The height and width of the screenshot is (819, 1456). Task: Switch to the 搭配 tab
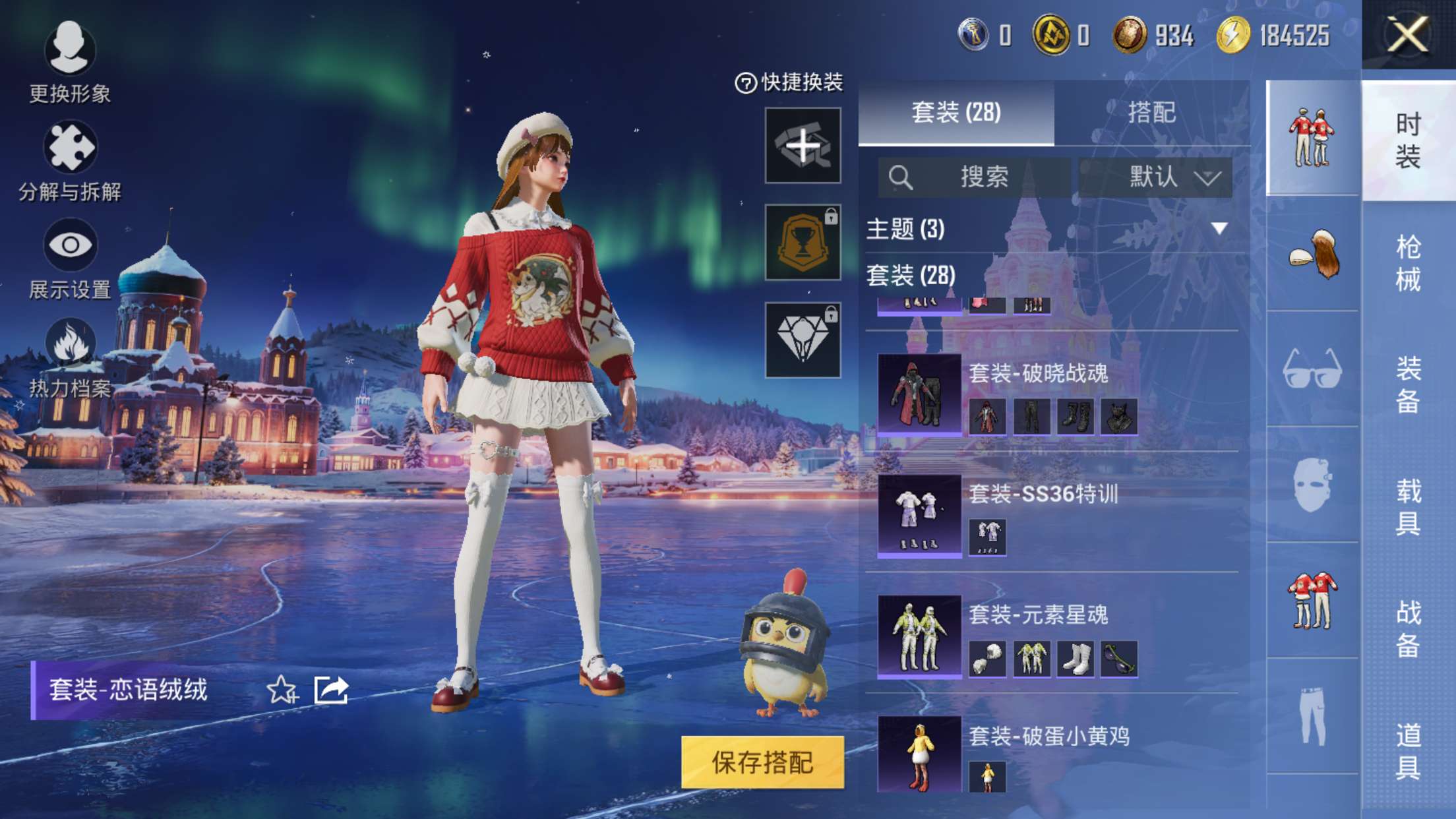pos(1151,112)
